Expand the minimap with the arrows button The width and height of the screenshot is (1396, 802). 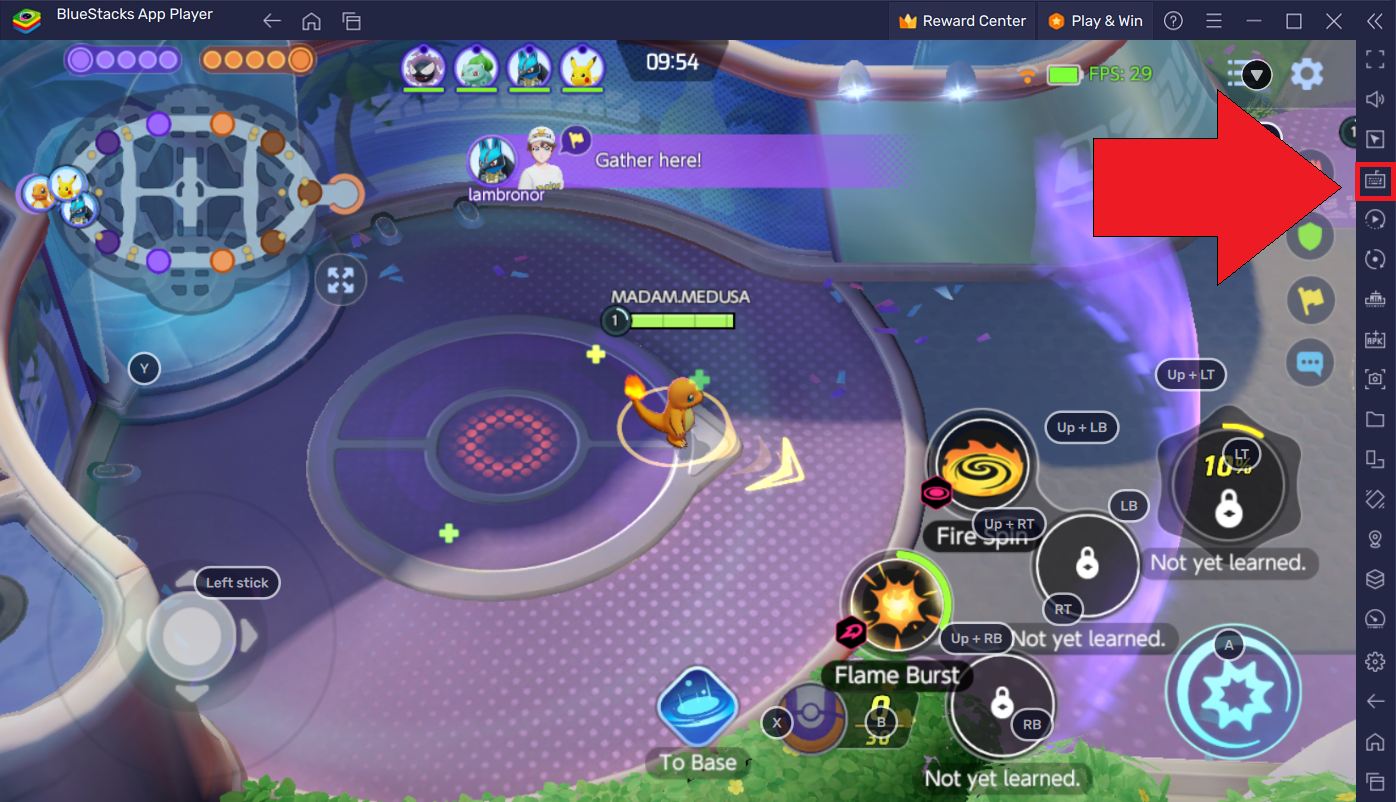point(341,281)
